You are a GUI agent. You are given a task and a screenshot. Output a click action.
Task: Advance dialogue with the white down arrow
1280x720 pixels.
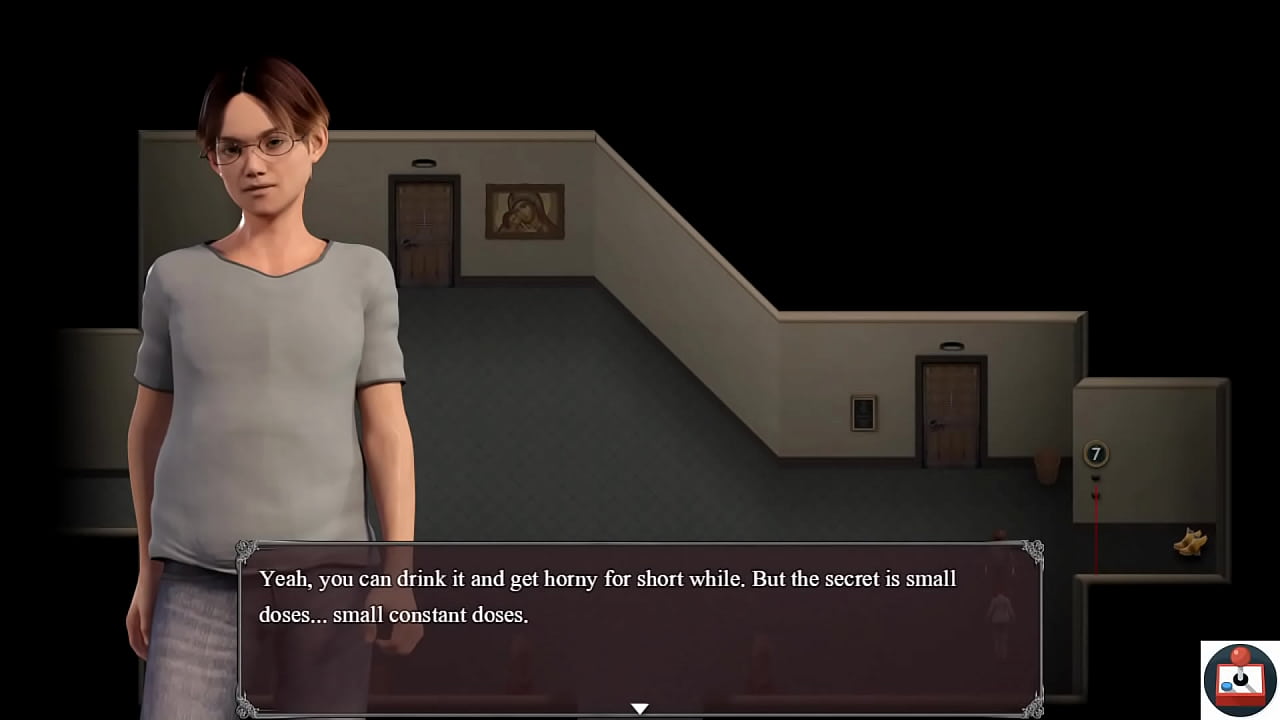(640, 708)
